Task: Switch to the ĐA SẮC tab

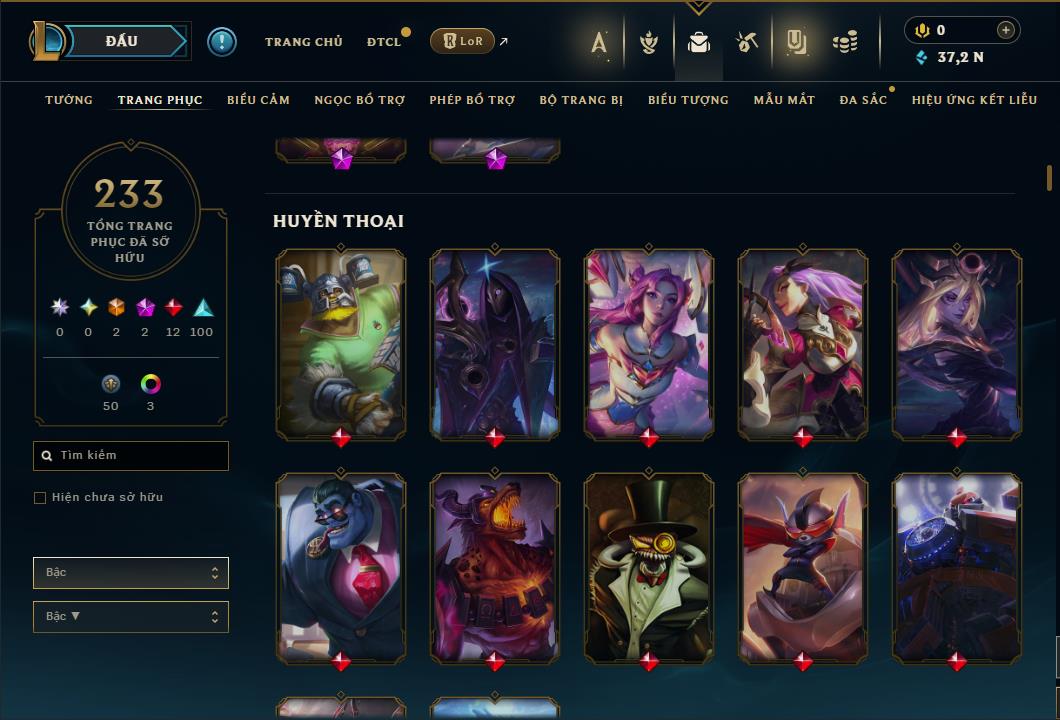Action: click(863, 100)
